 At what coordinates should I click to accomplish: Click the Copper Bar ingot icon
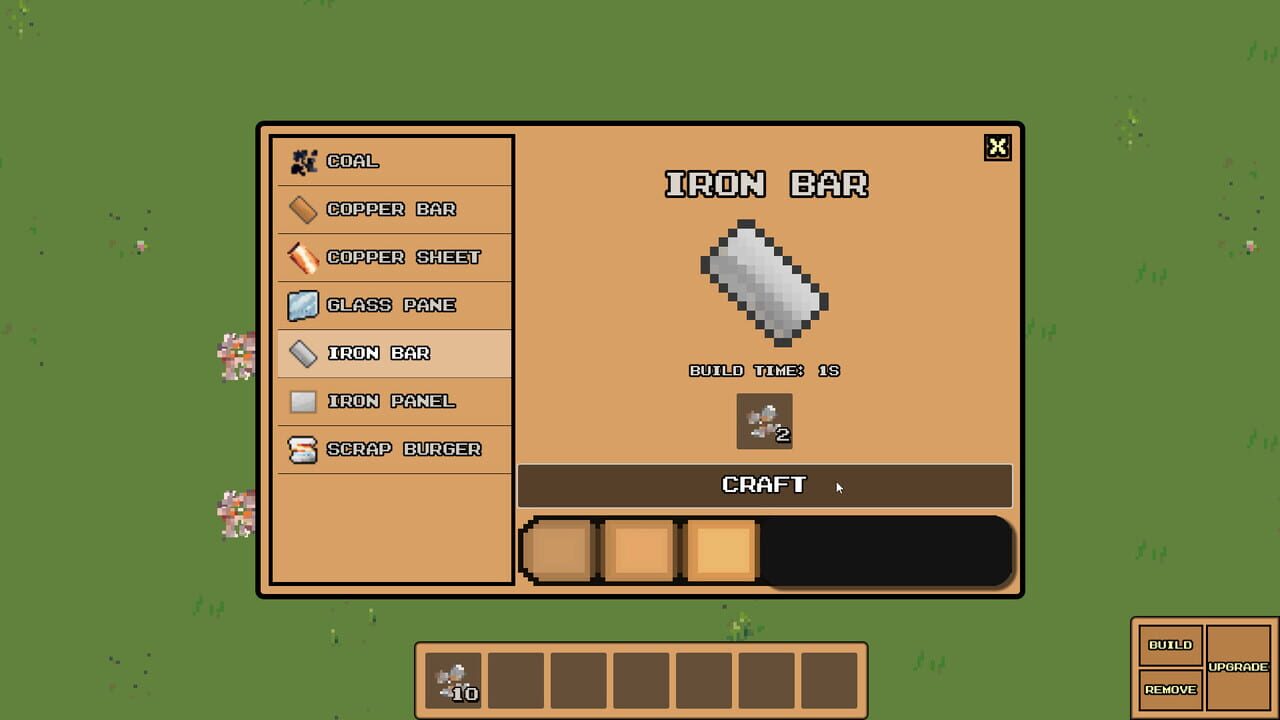tap(301, 208)
